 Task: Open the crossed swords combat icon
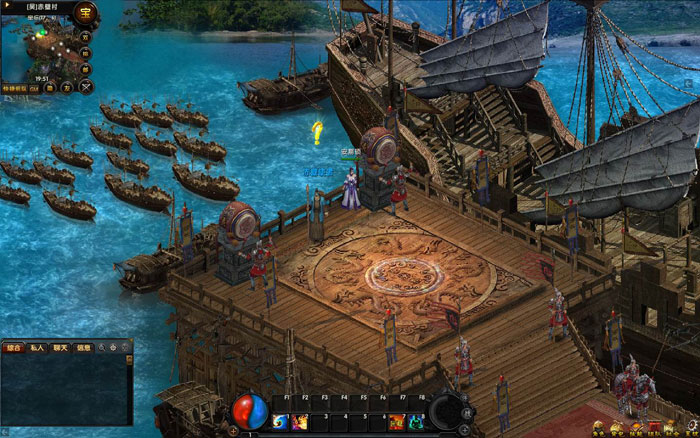(x=86, y=86)
